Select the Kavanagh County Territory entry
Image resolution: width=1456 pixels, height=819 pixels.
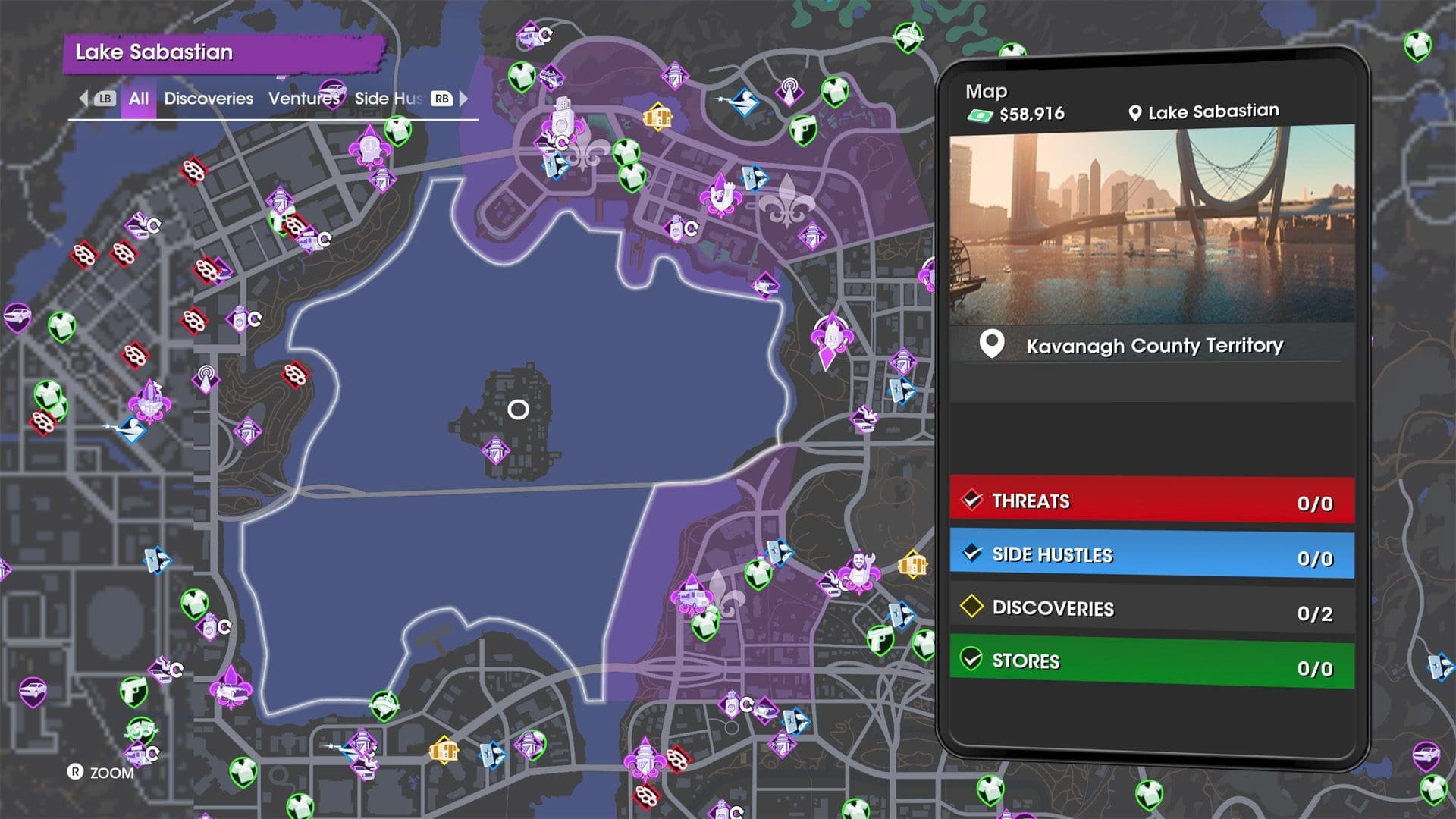pyautogui.click(x=1153, y=346)
